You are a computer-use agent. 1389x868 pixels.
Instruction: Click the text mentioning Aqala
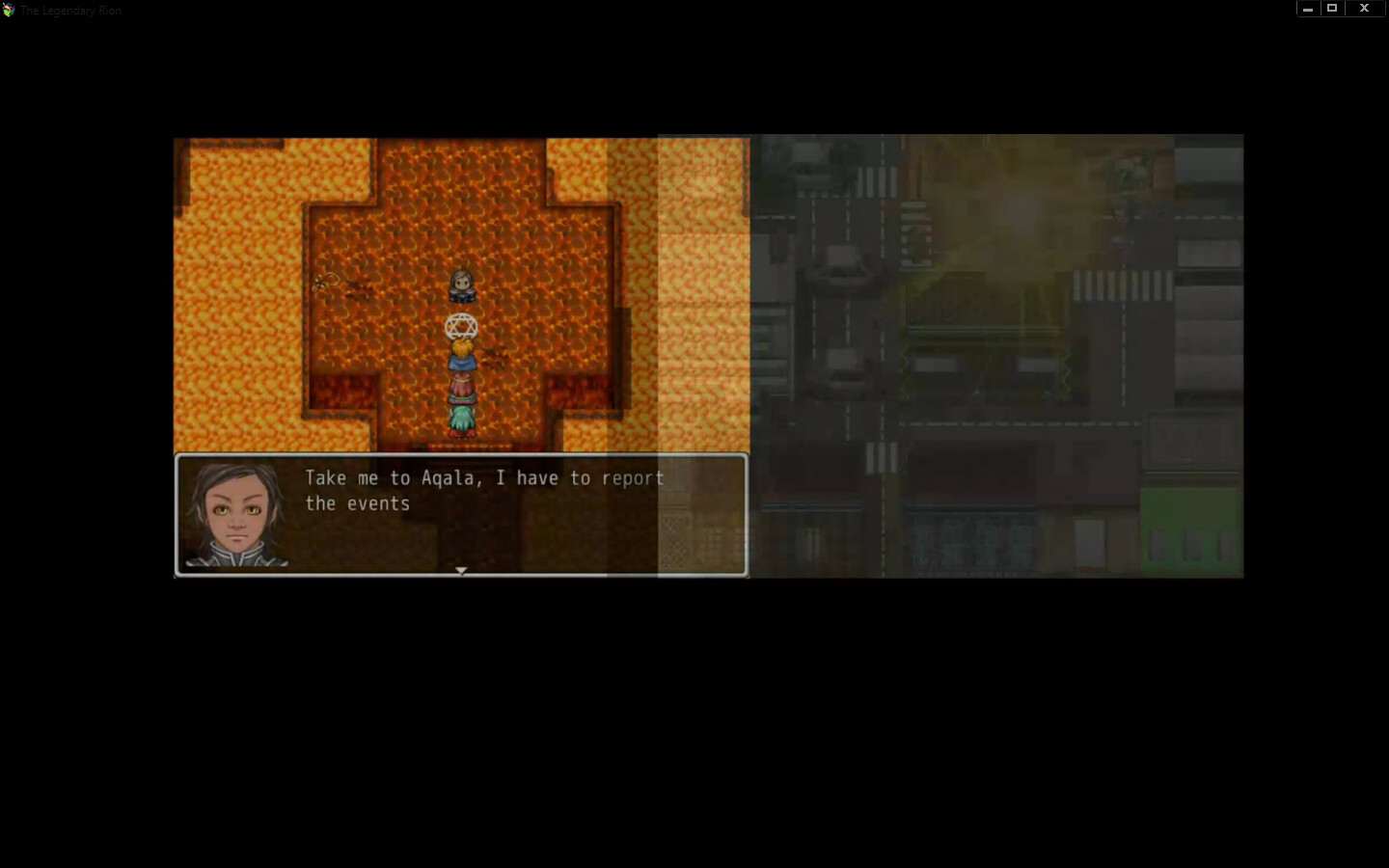(x=449, y=477)
